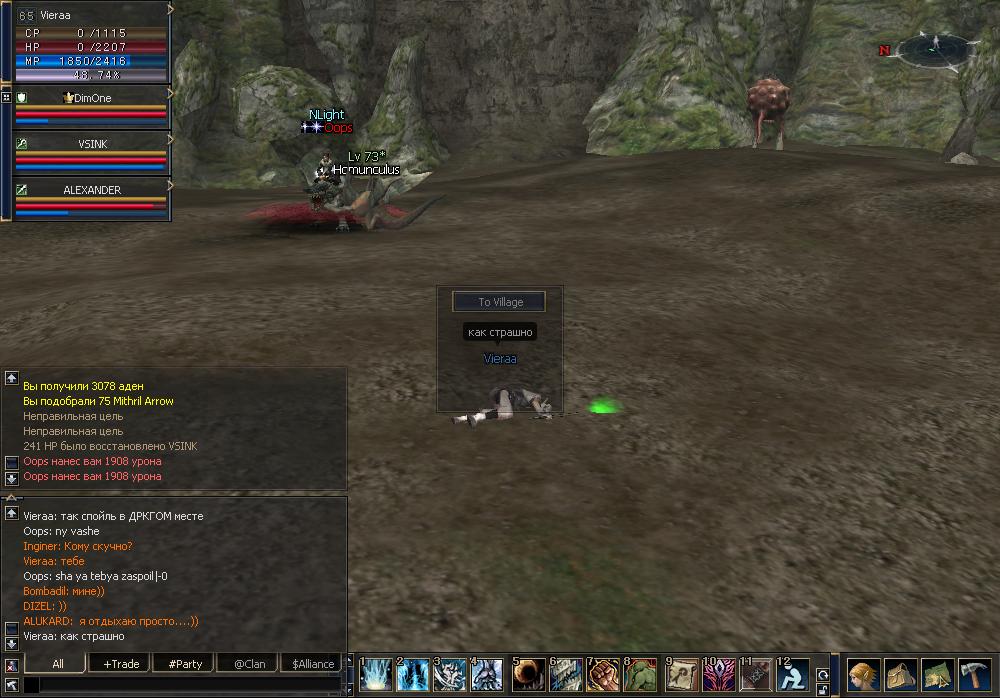The width and height of the screenshot is (1000, 698).
Task: Select party member VSINK
Action: click(92, 153)
